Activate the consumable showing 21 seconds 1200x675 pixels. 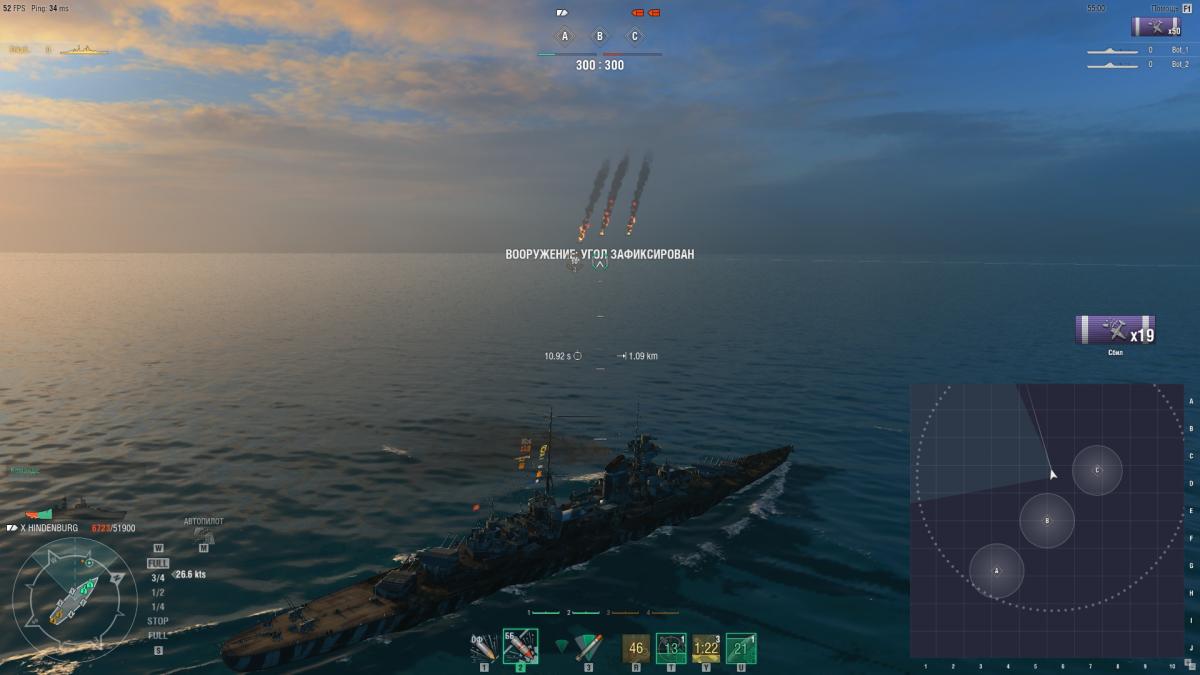[x=741, y=648]
